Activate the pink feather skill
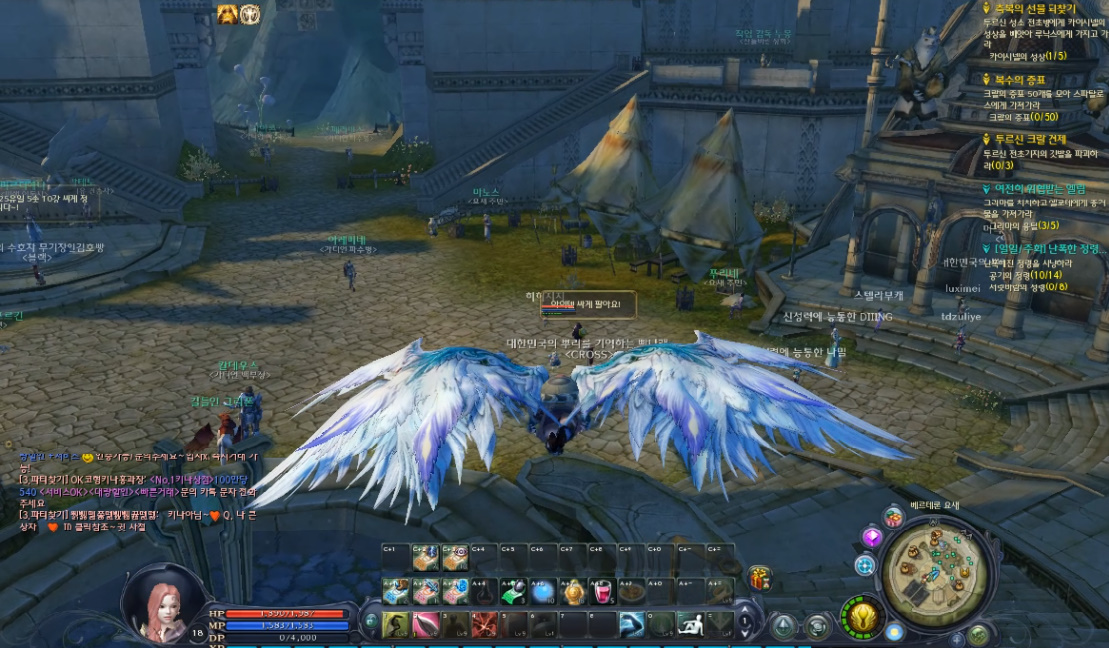The width and height of the screenshot is (1109, 648). tap(426, 626)
